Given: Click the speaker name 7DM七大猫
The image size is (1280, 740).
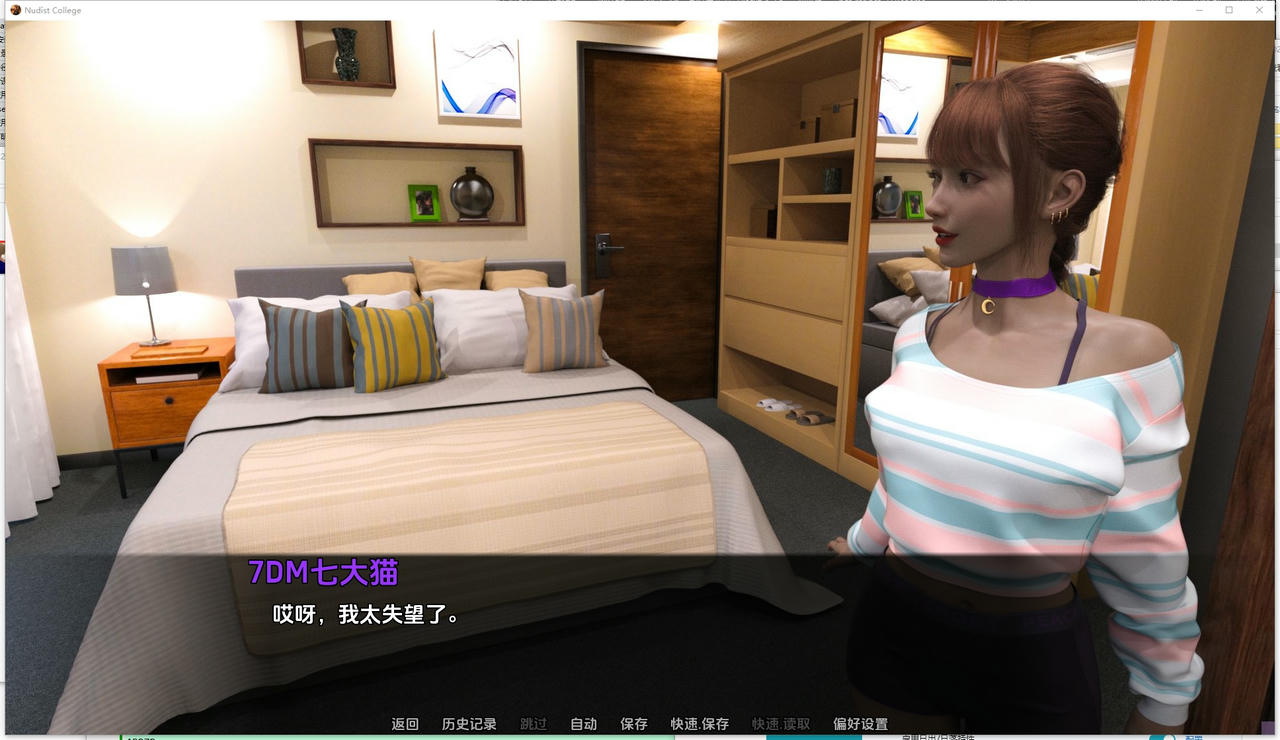Looking at the screenshot, I should pyautogui.click(x=321, y=572).
